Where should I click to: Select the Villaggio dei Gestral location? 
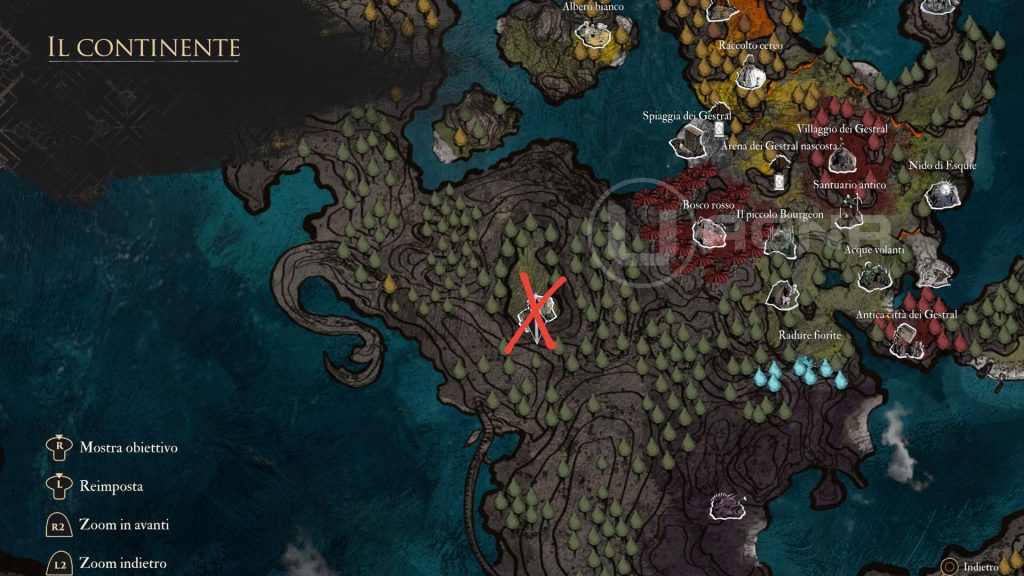tap(843, 153)
